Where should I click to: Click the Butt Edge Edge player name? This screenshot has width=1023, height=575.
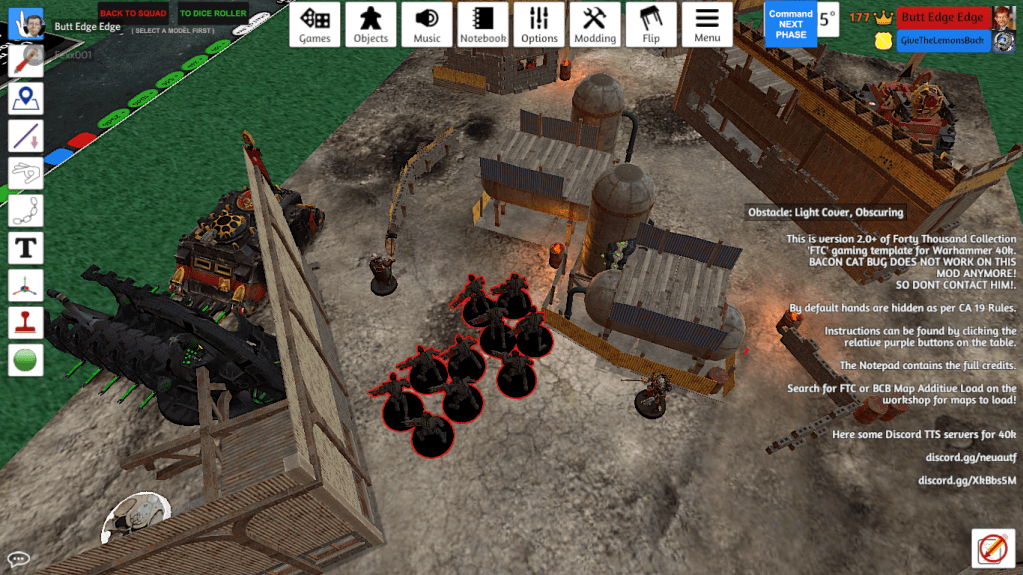pos(940,17)
